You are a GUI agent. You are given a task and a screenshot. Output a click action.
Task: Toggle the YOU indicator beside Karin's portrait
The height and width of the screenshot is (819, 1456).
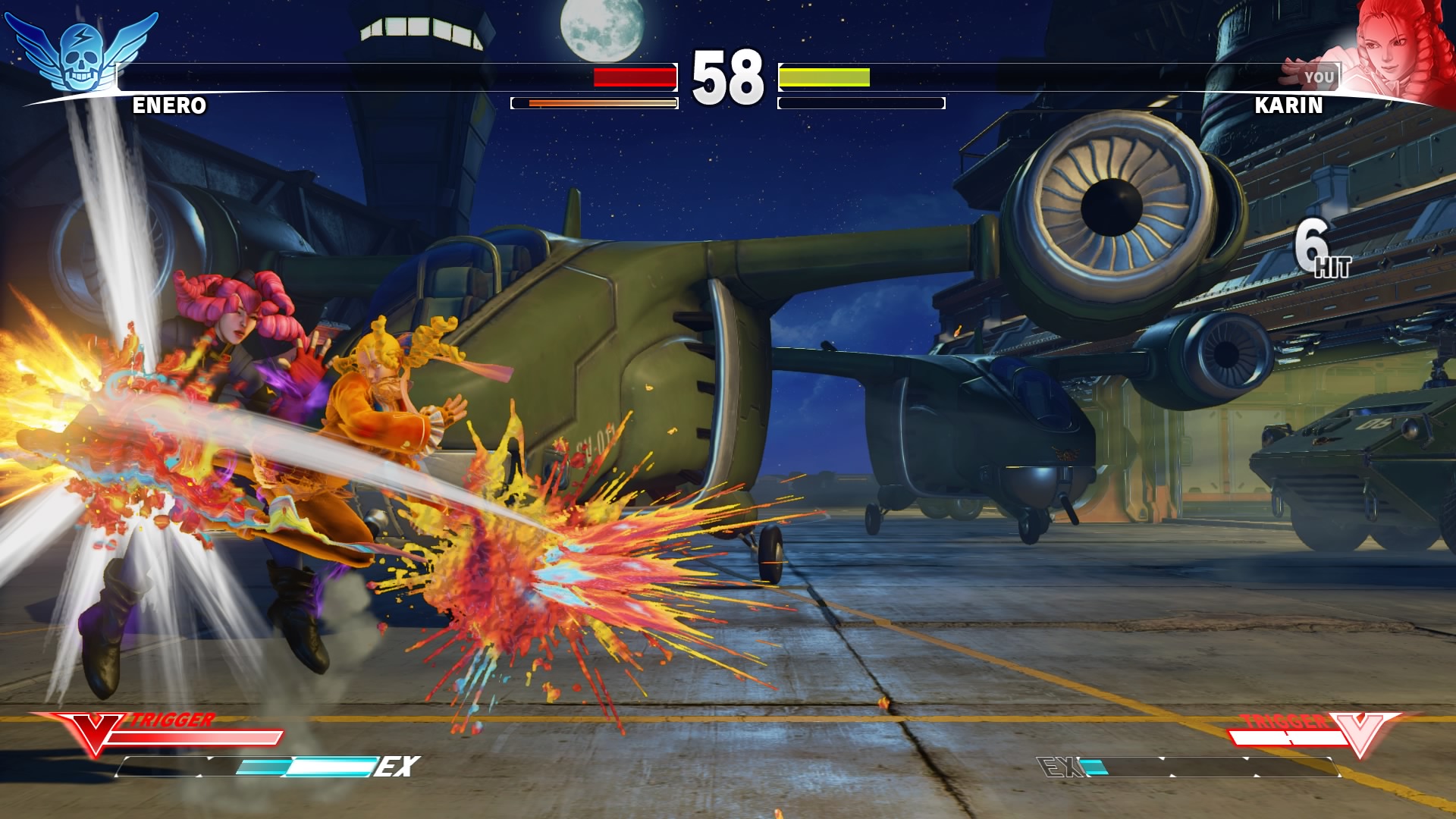pyautogui.click(x=1321, y=76)
